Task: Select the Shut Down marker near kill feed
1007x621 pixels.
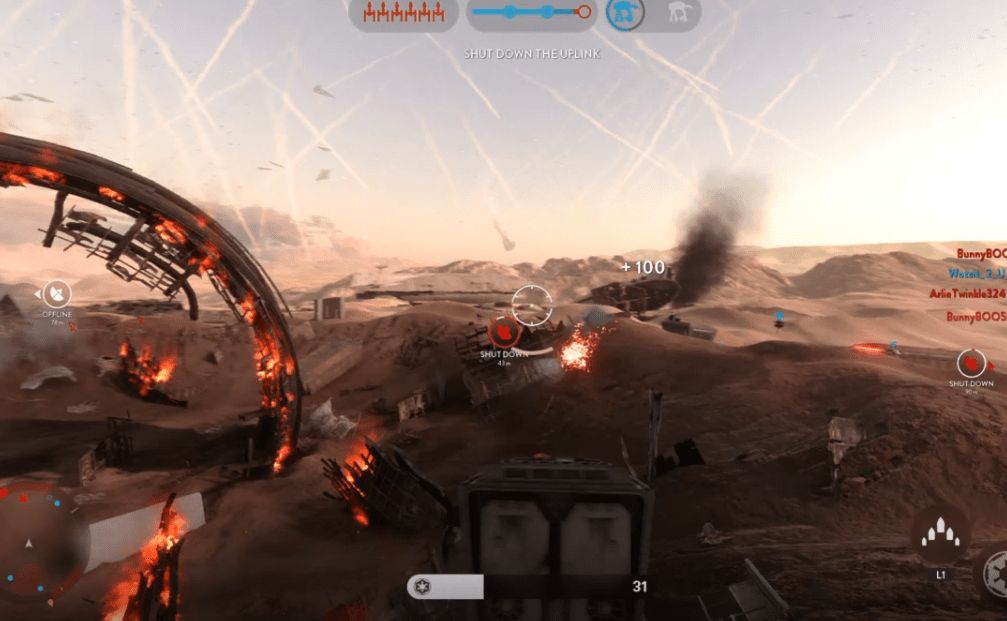Action: coord(970,363)
